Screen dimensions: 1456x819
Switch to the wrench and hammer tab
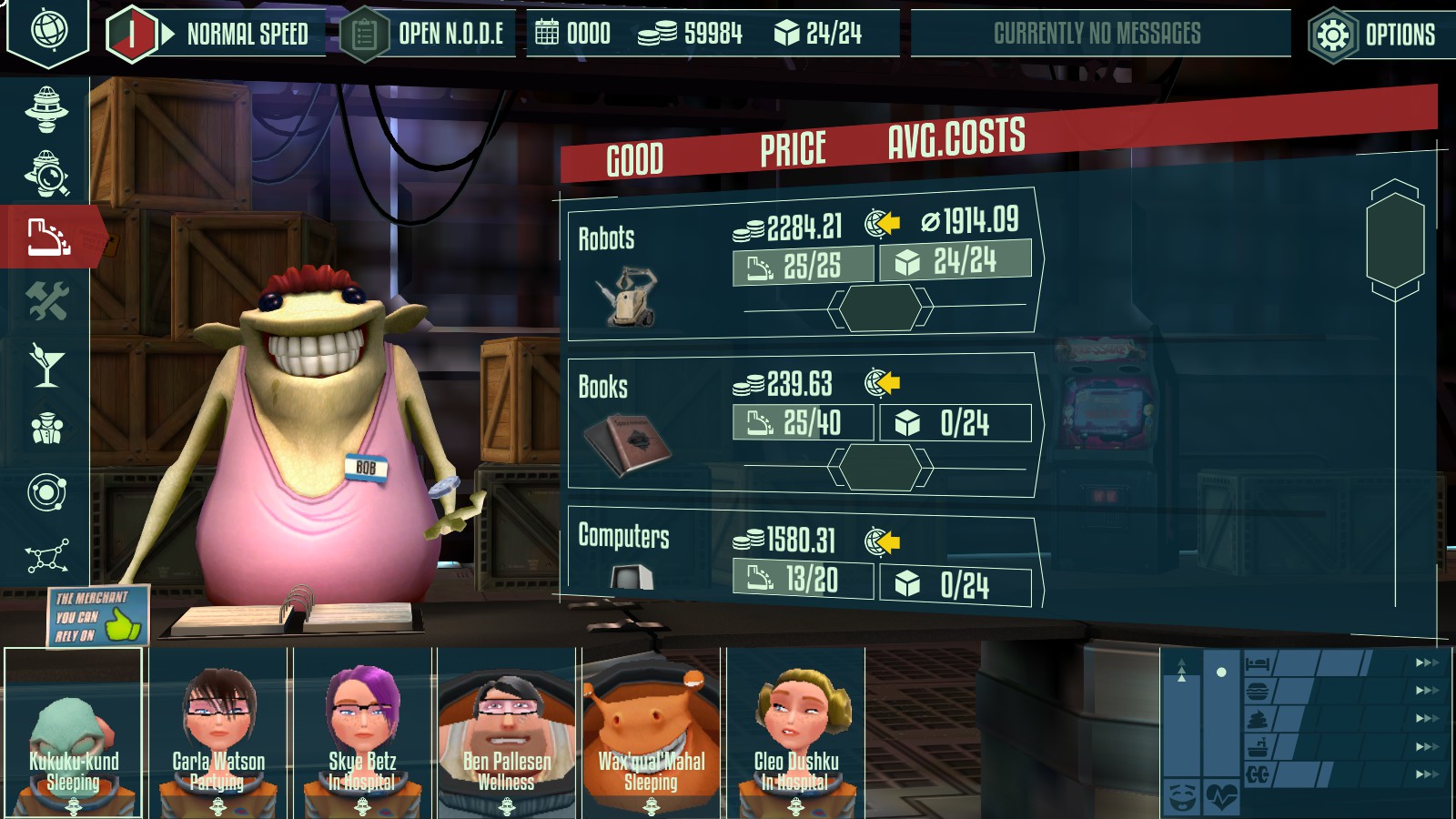pyautogui.click(x=46, y=300)
